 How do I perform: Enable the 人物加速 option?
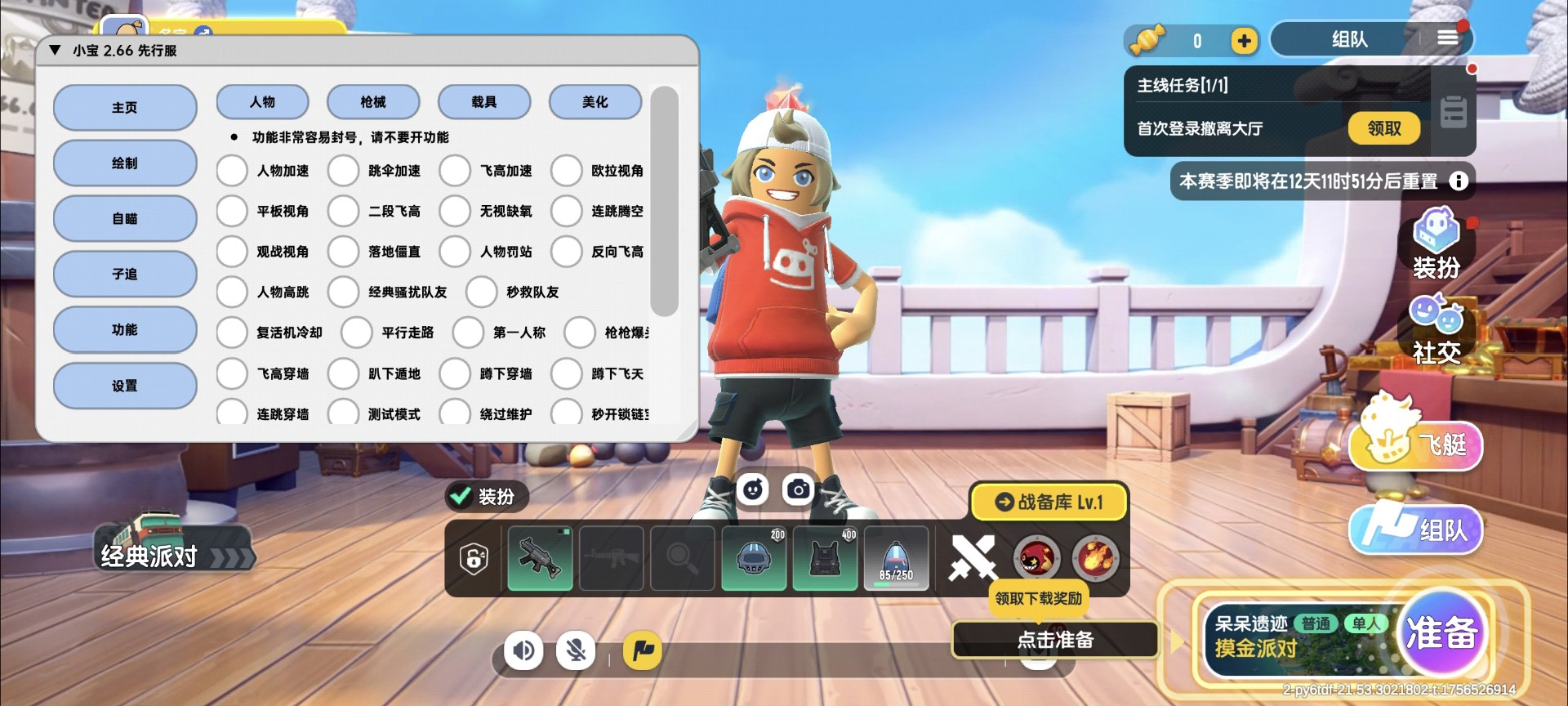click(232, 171)
